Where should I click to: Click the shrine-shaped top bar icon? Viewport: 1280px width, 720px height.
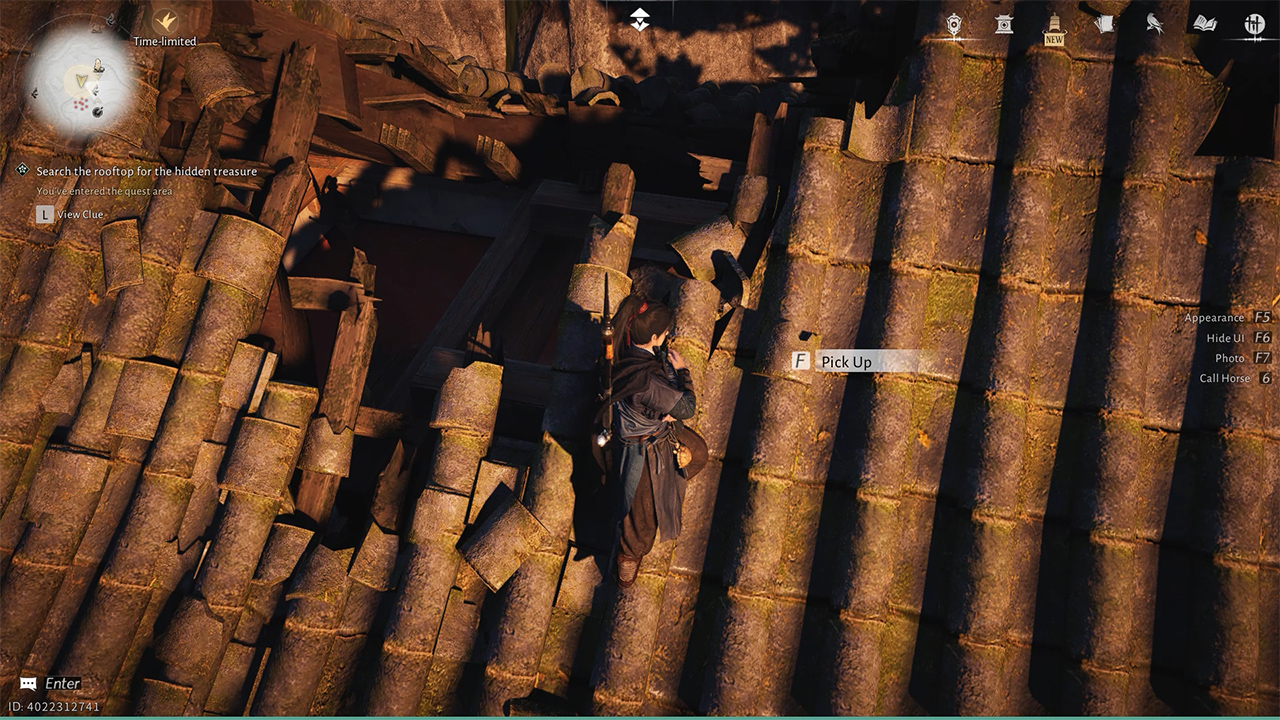[1004, 24]
